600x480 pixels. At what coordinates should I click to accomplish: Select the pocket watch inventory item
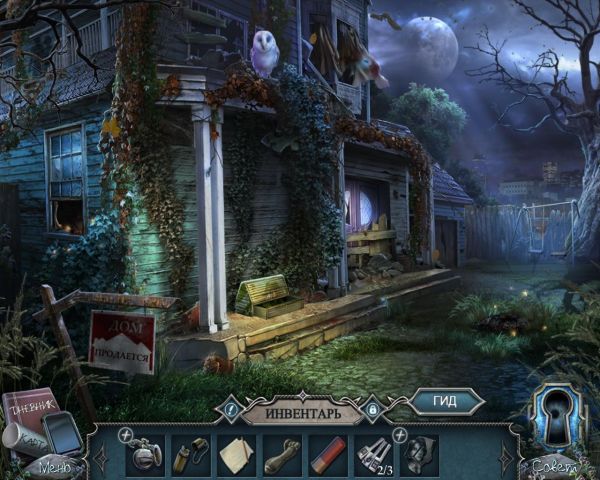pyautogui.click(x=145, y=455)
